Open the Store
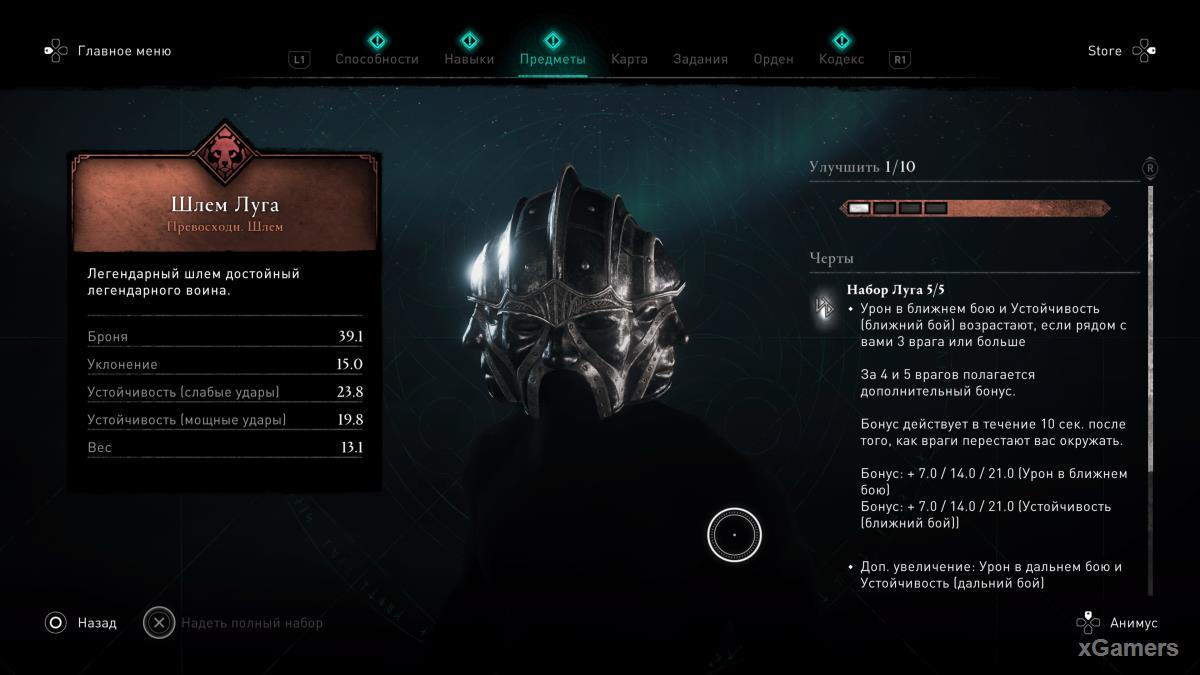 point(1105,51)
